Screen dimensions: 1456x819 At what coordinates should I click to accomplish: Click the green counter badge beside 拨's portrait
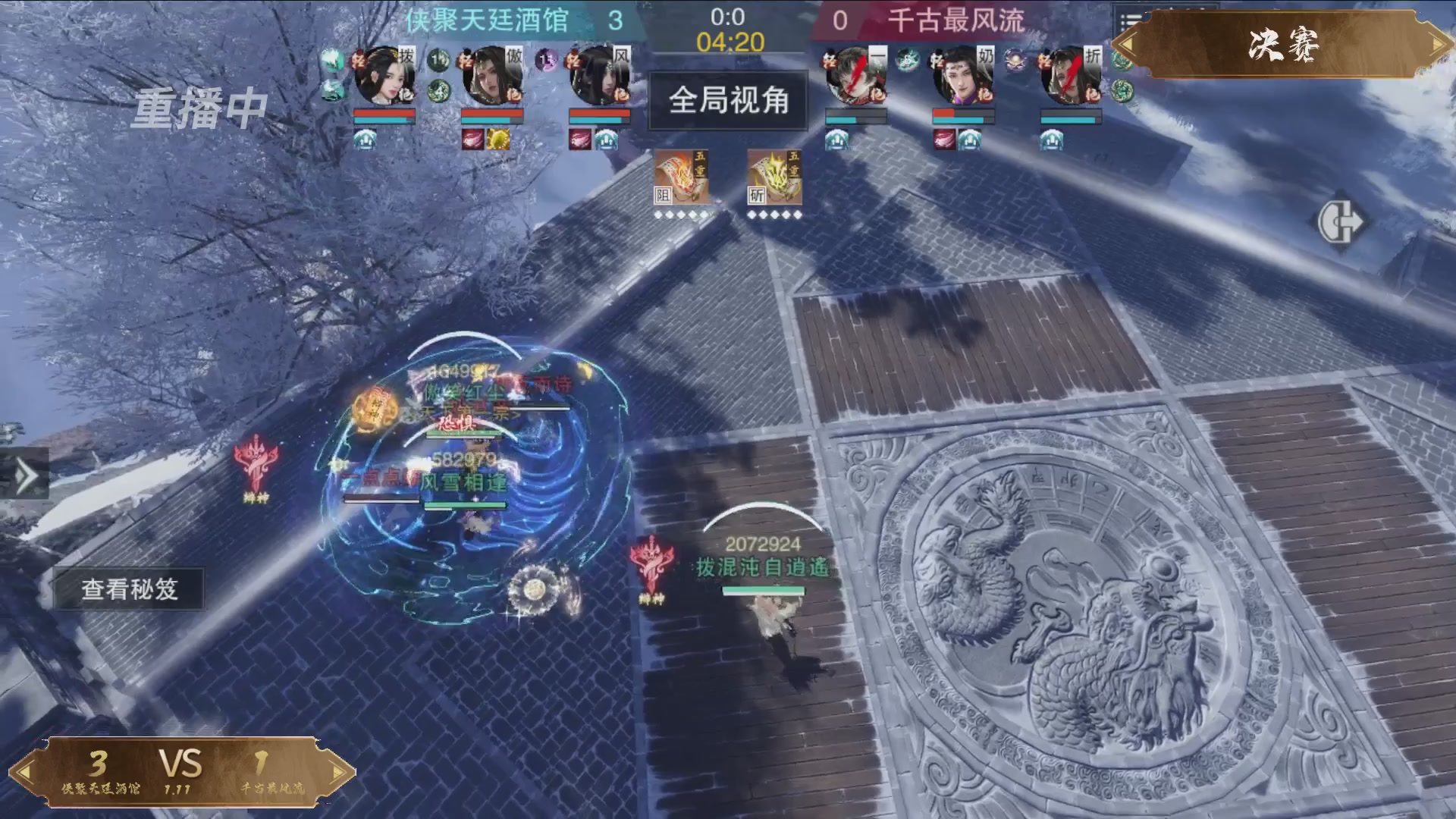pyautogui.click(x=438, y=59)
